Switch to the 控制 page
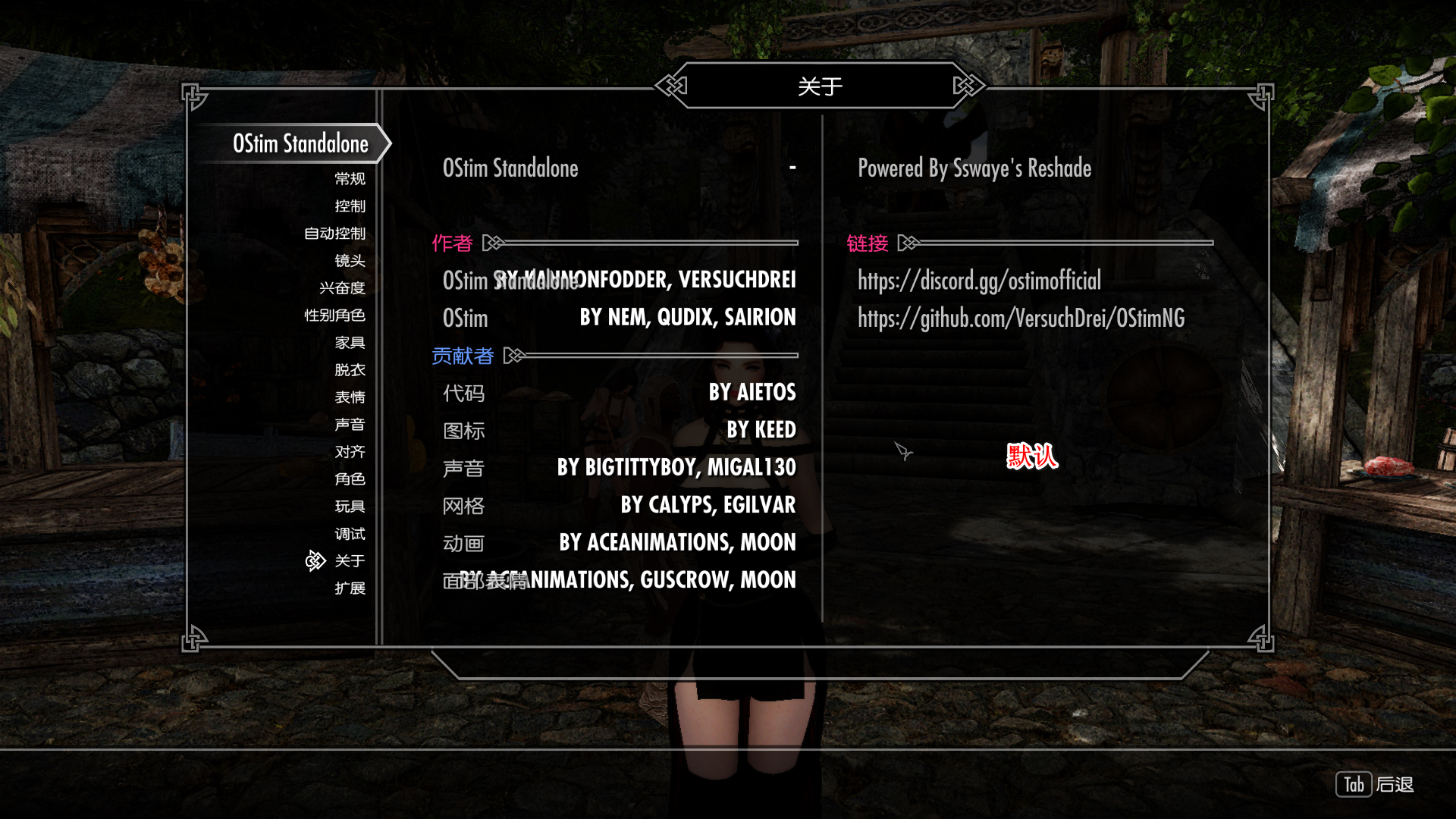Screen dimensions: 1456x819 tap(350, 206)
